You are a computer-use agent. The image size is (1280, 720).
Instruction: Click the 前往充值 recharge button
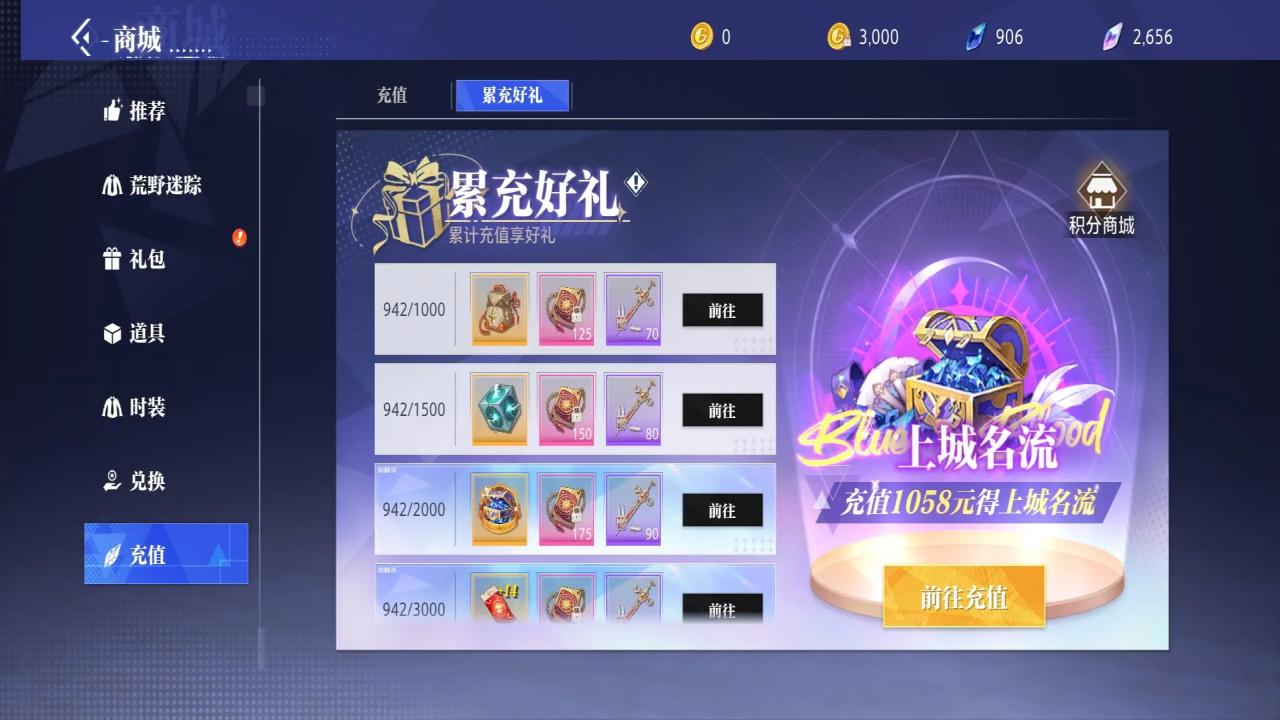click(x=963, y=596)
